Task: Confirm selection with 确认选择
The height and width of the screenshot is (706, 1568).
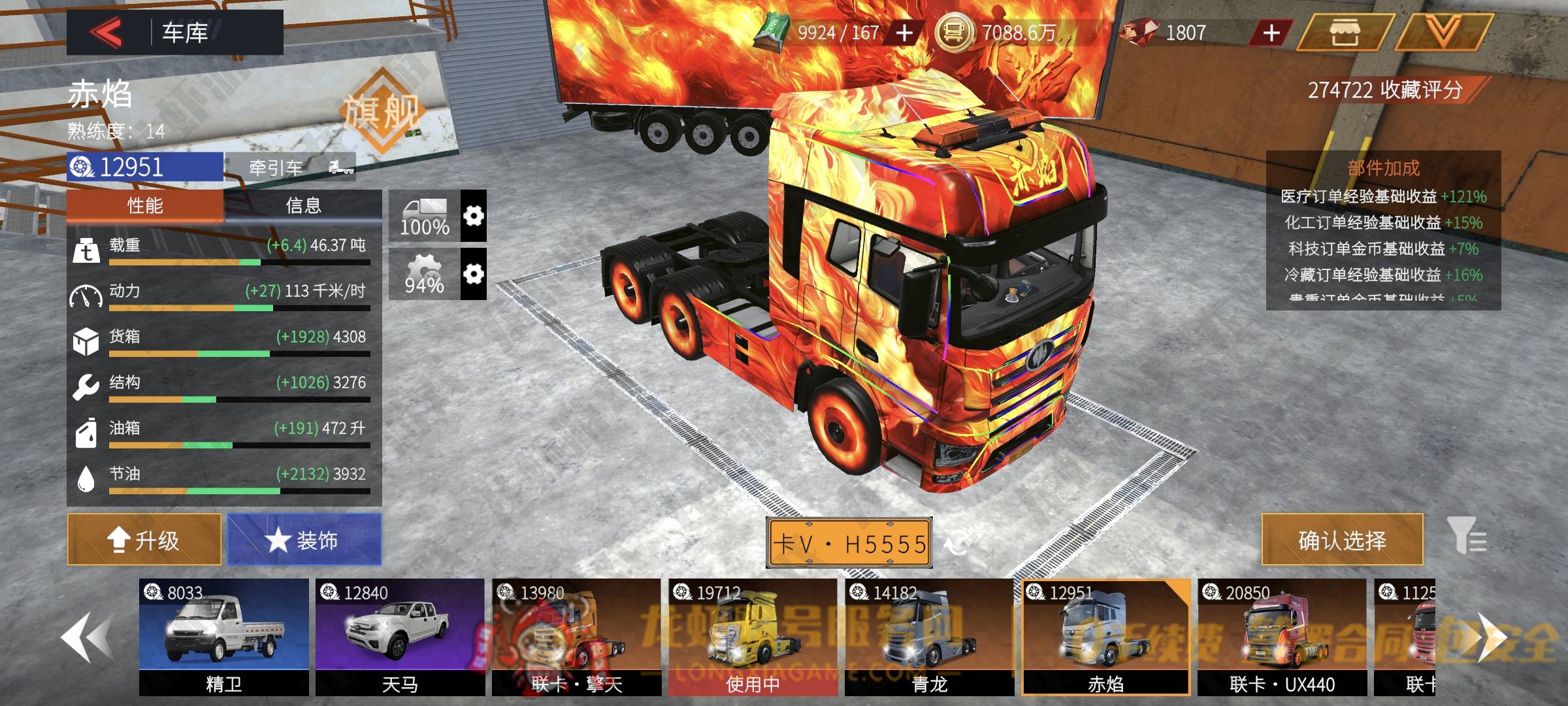Action: coord(1342,540)
